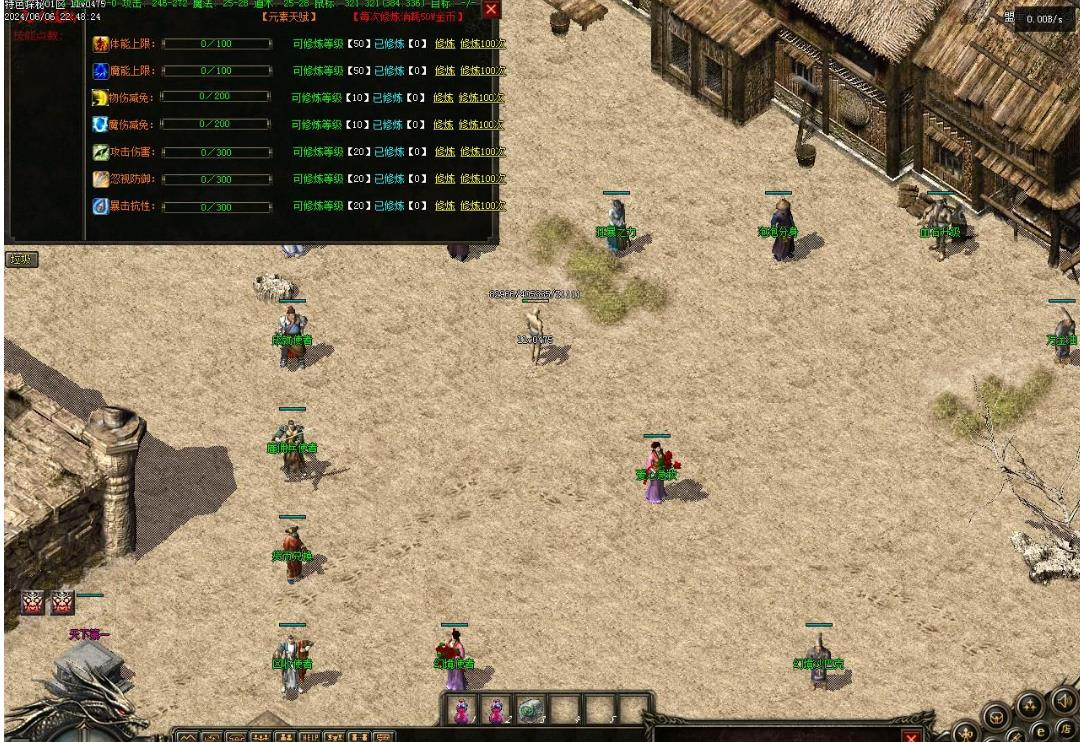This screenshot has width=1080, height=742.
Task: Train 攻击伤害 using the 修炼 link
Action: pos(445,152)
